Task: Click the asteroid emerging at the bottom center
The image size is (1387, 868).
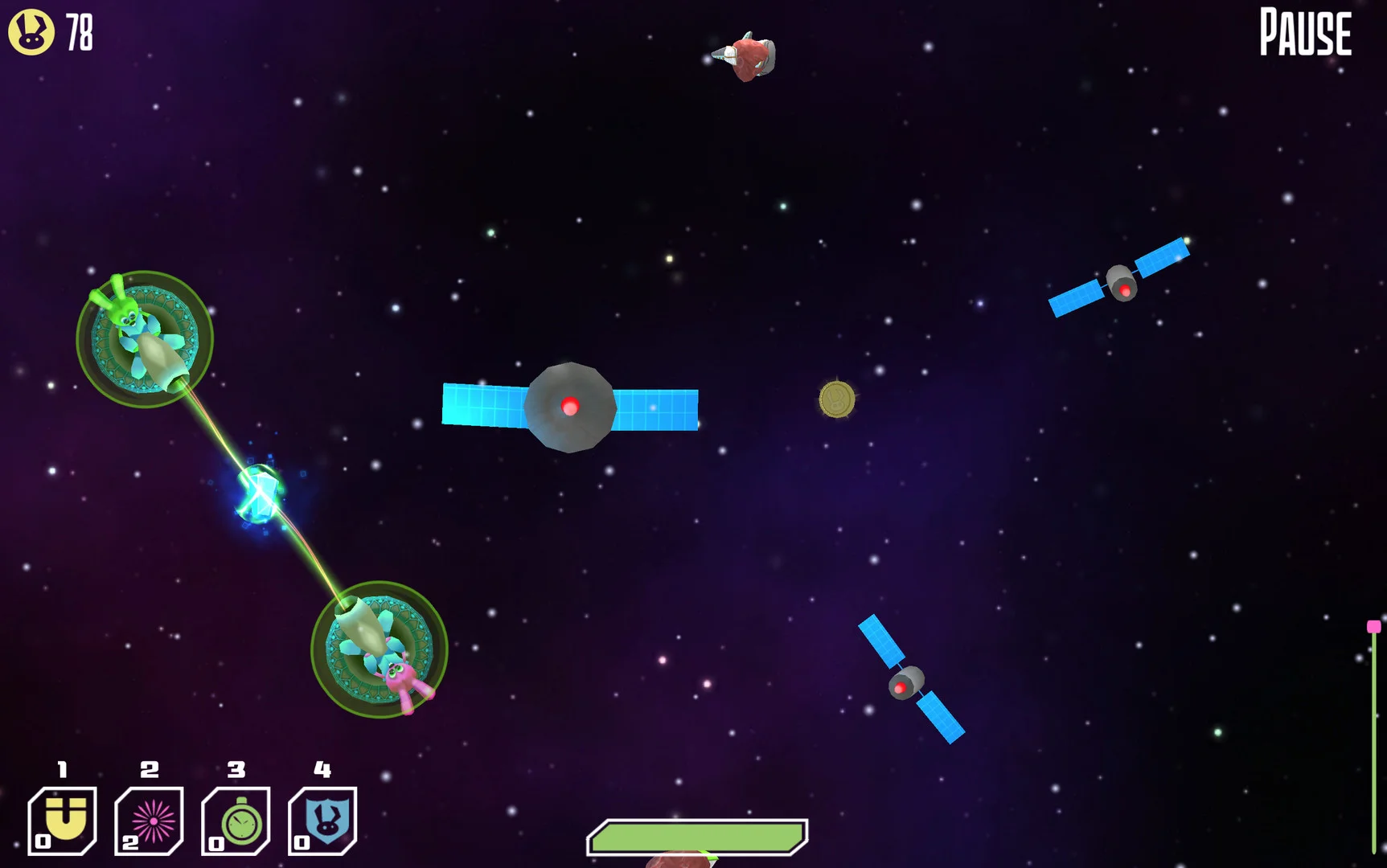Action: click(679, 862)
